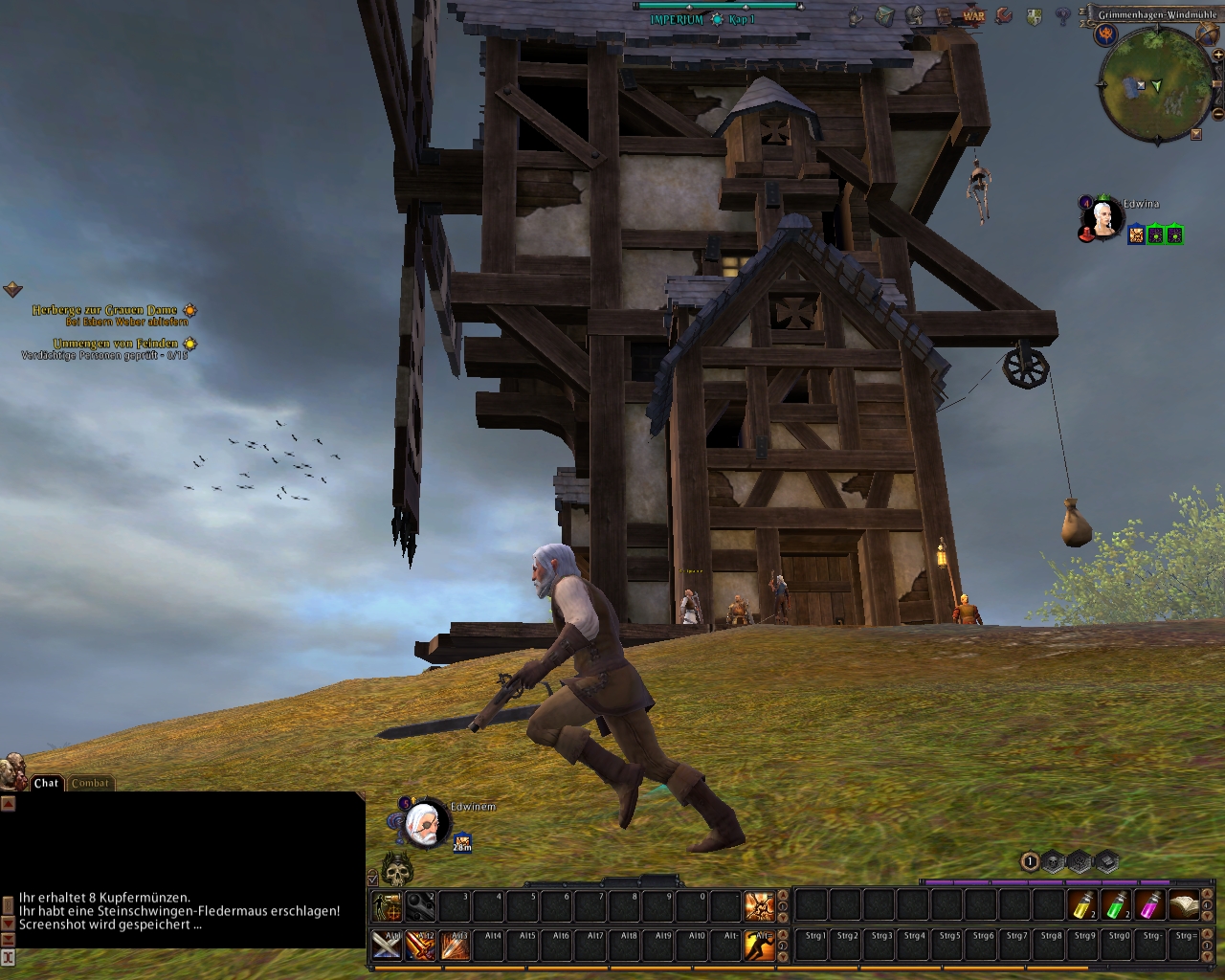The image size is (1225, 980).
Task: Use the crossed swords attack ability
Action: (388, 945)
